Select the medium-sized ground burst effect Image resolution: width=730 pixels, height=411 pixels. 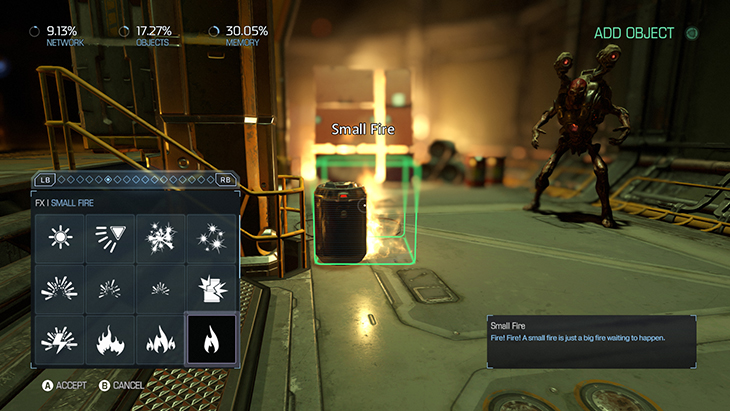[x=111, y=288]
